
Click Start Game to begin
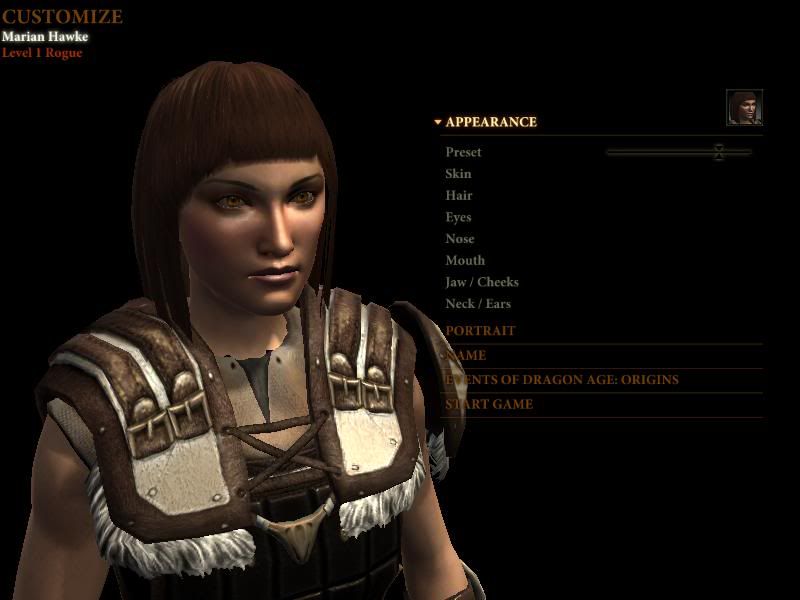tap(489, 404)
